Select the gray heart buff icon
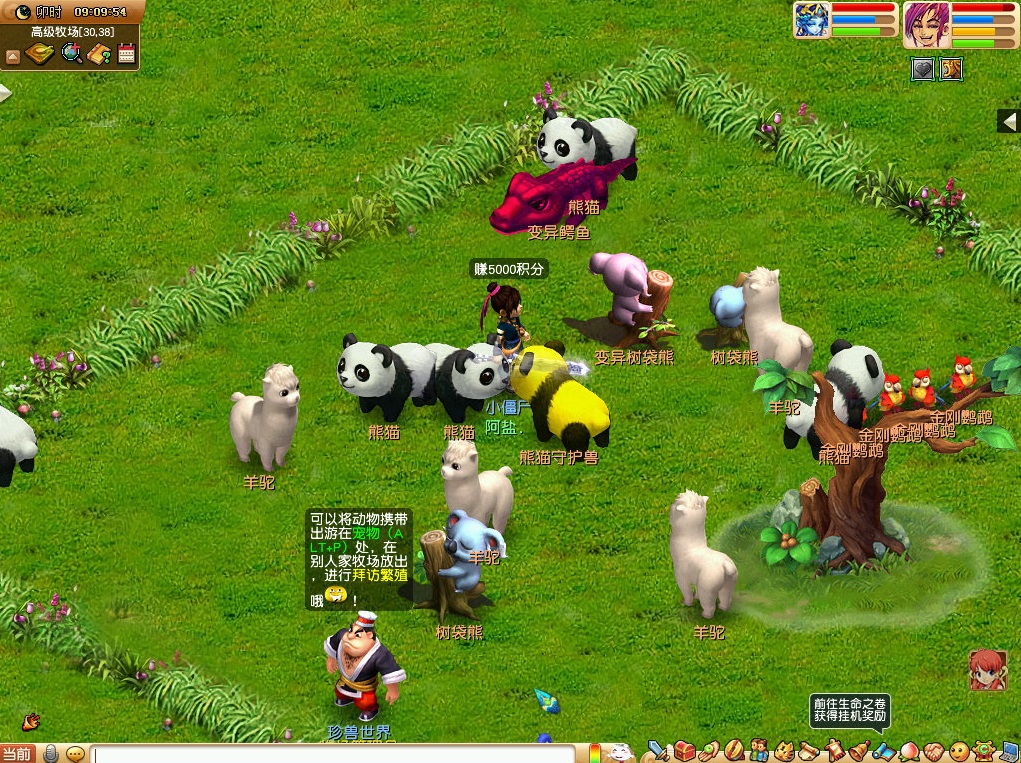Image resolution: width=1021 pixels, height=763 pixels. tap(922, 68)
